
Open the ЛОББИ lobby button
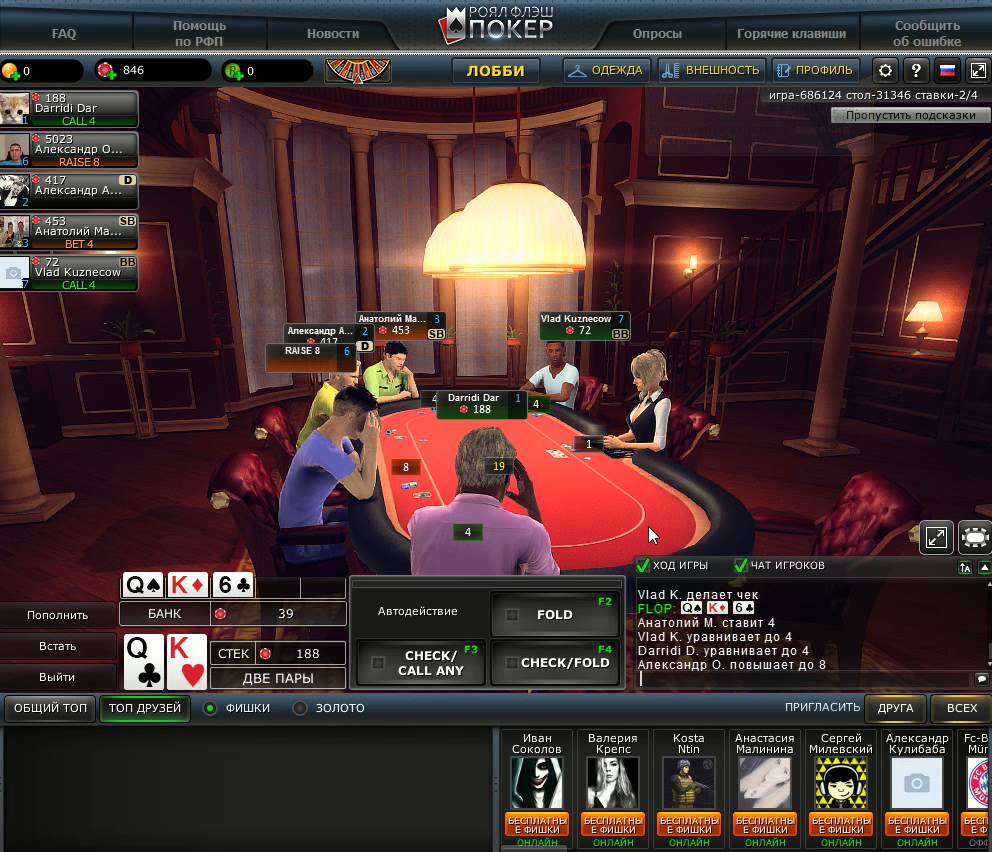(x=495, y=71)
